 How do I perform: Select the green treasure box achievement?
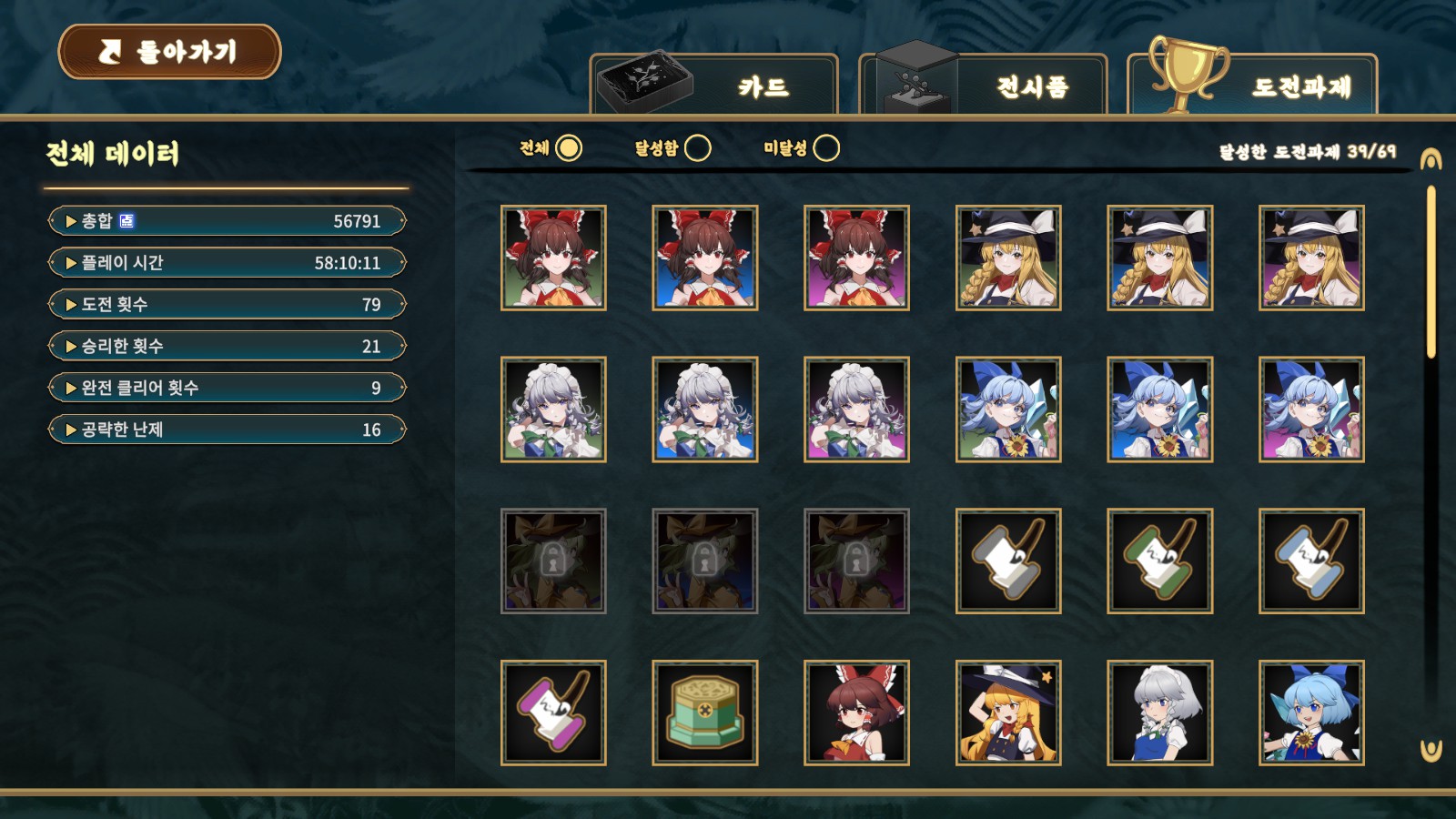point(705,713)
